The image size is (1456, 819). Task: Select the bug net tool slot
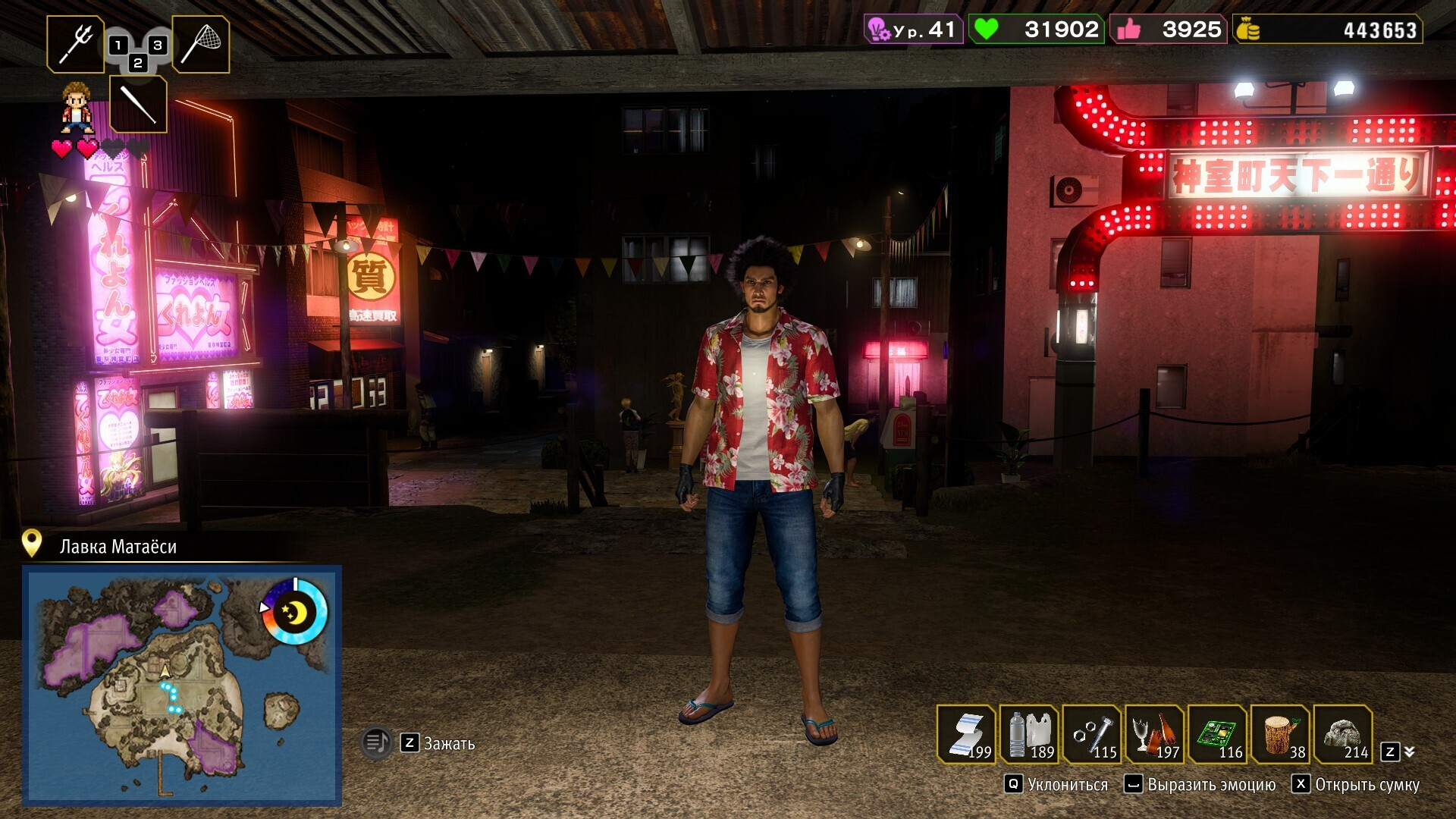pyautogui.click(x=201, y=44)
